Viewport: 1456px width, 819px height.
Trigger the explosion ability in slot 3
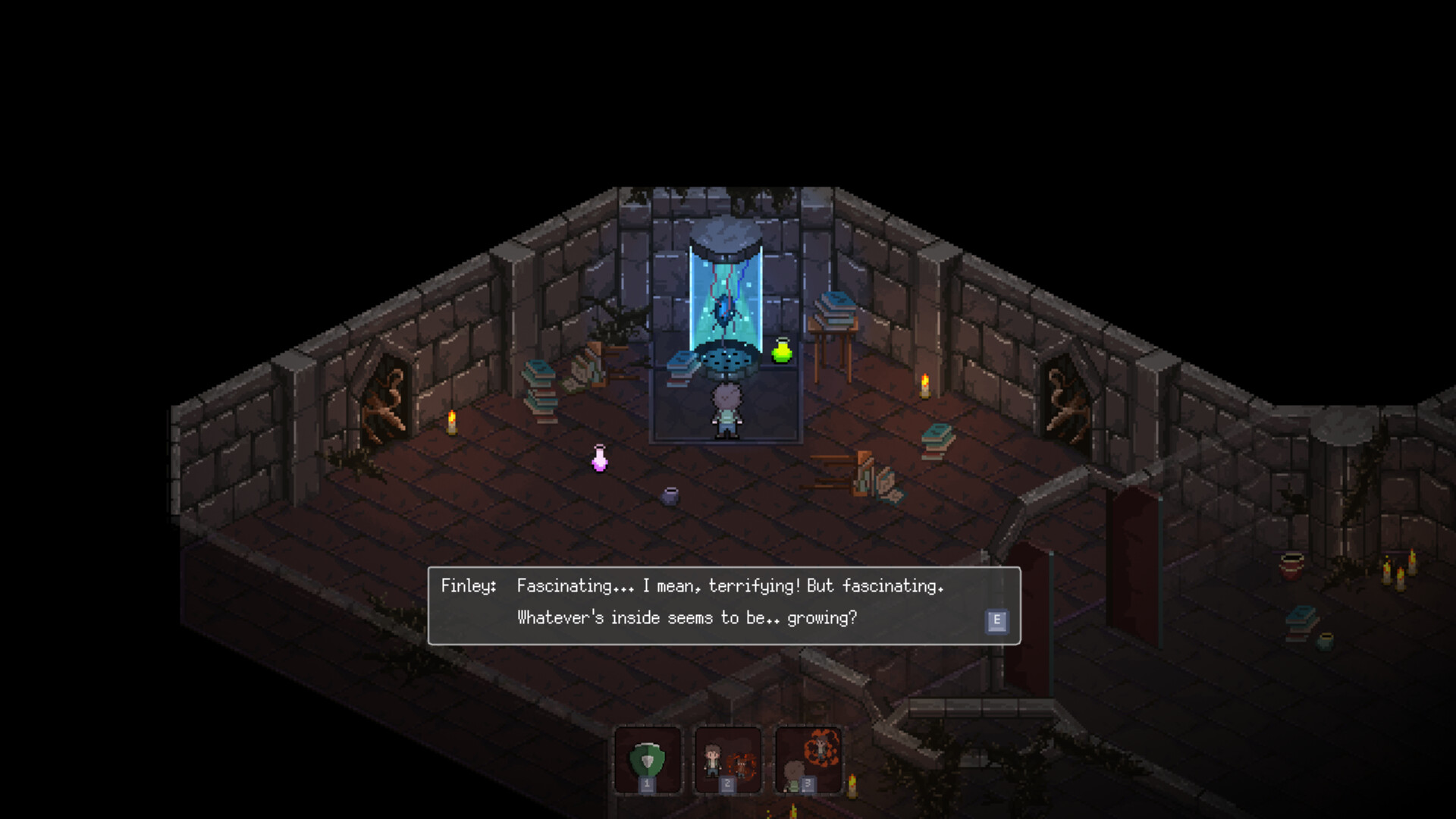808,757
